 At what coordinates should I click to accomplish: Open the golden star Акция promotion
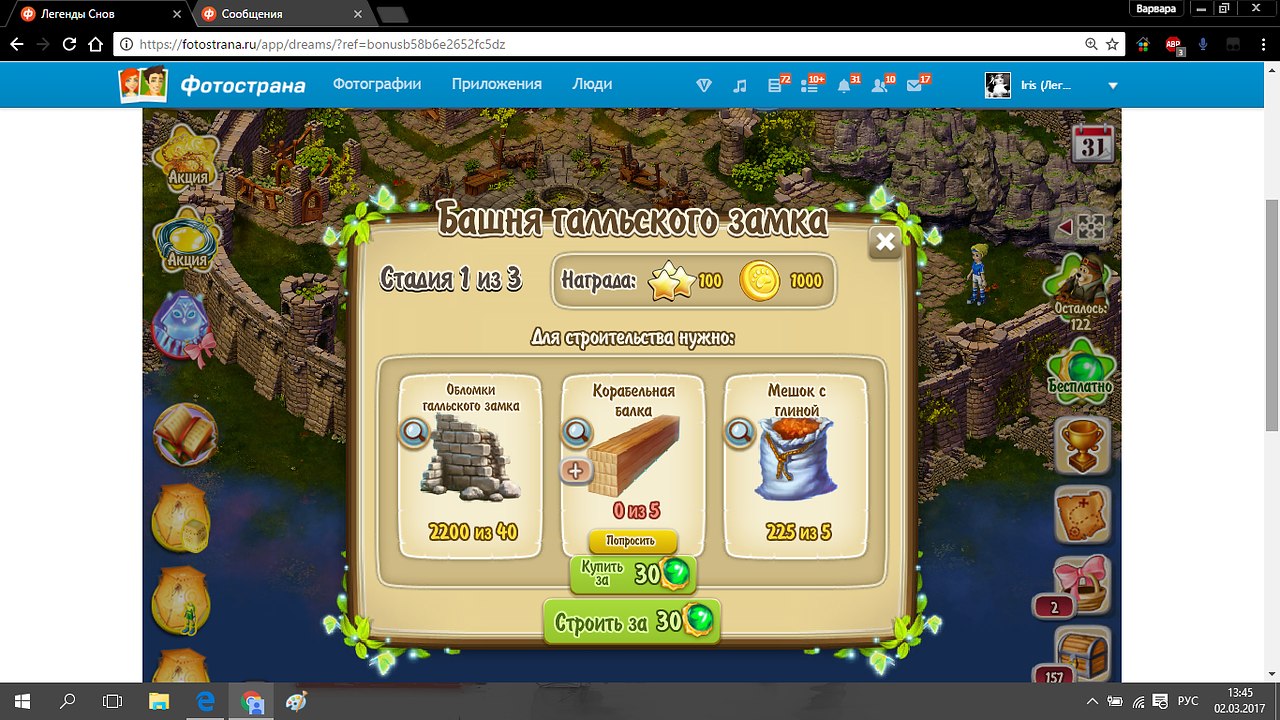(x=187, y=157)
